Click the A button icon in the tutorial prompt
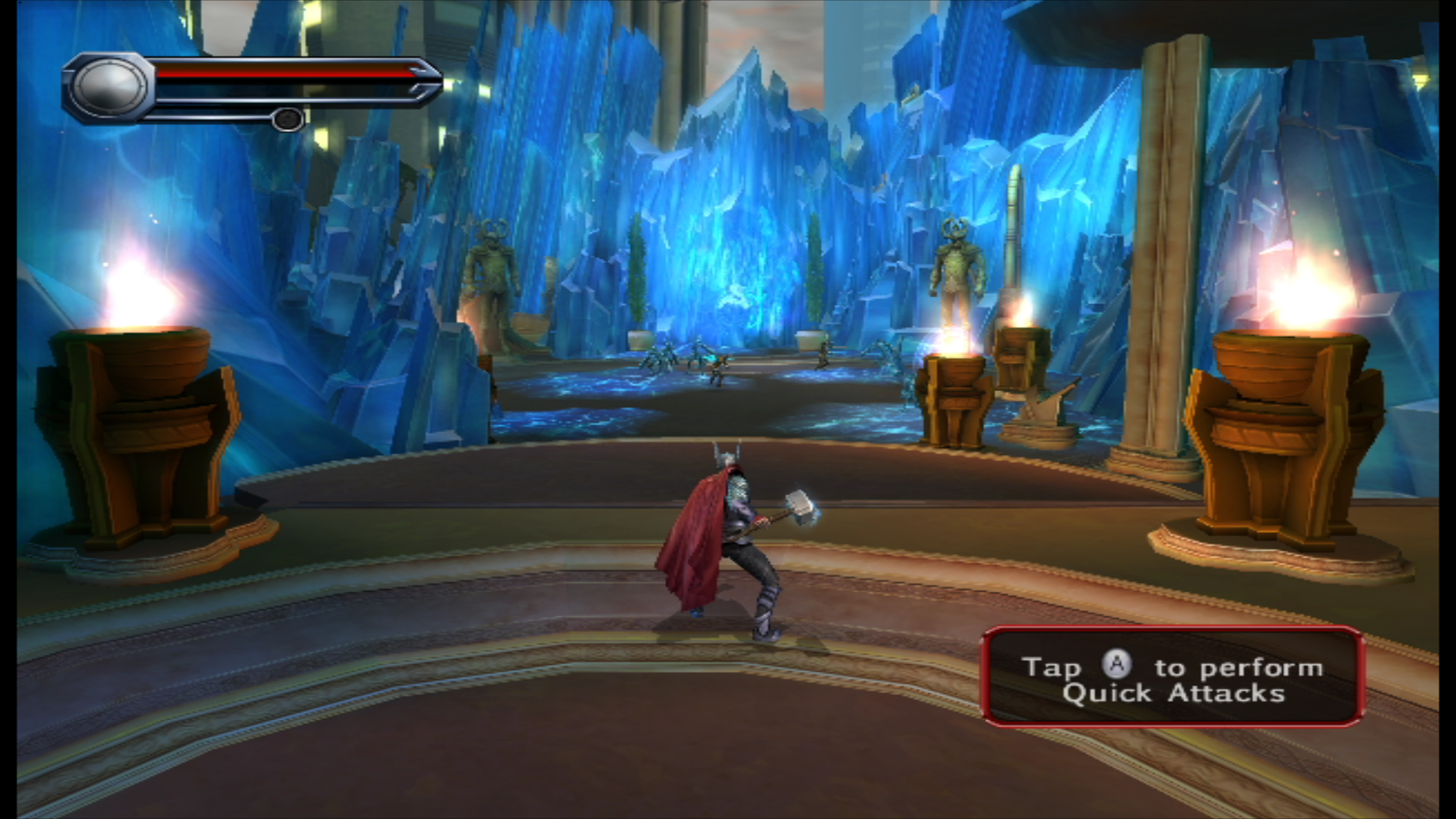Viewport: 1456px width, 819px height. (x=1118, y=666)
